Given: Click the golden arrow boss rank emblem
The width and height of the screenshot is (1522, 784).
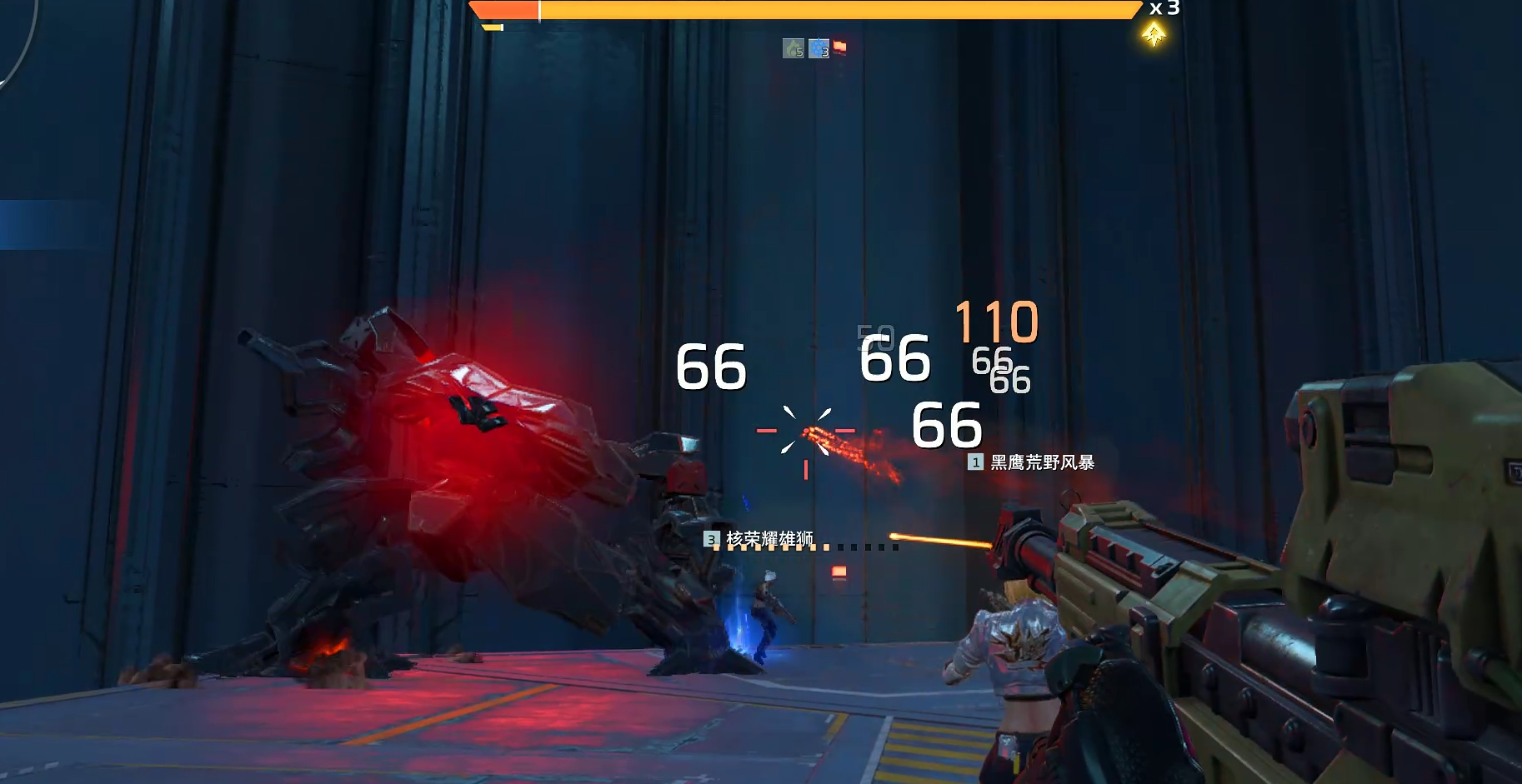Looking at the screenshot, I should click(x=1154, y=35).
